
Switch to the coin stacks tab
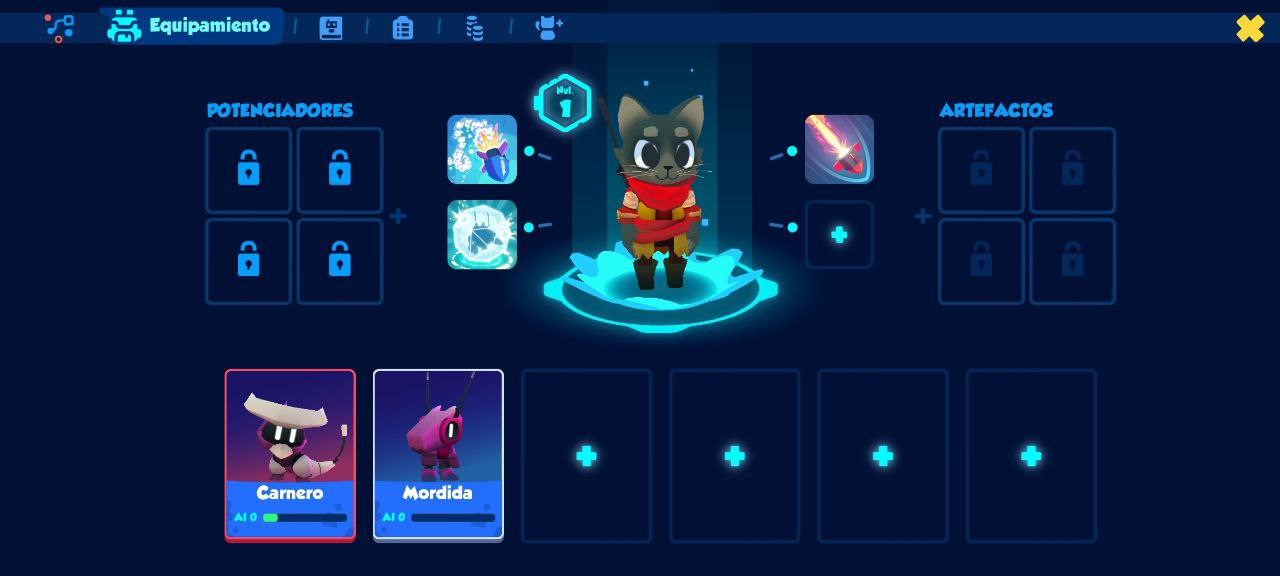click(475, 28)
